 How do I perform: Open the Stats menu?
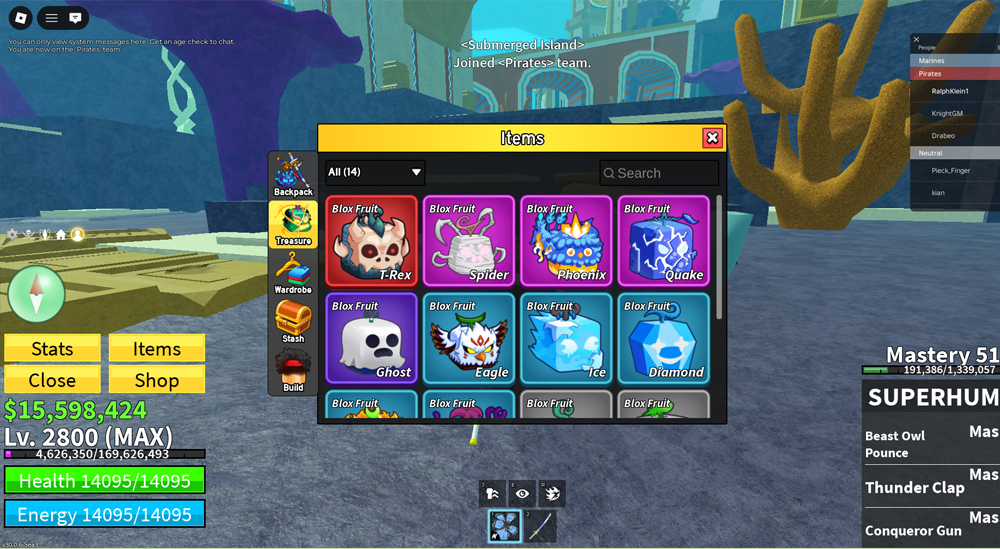(x=52, y=348)
